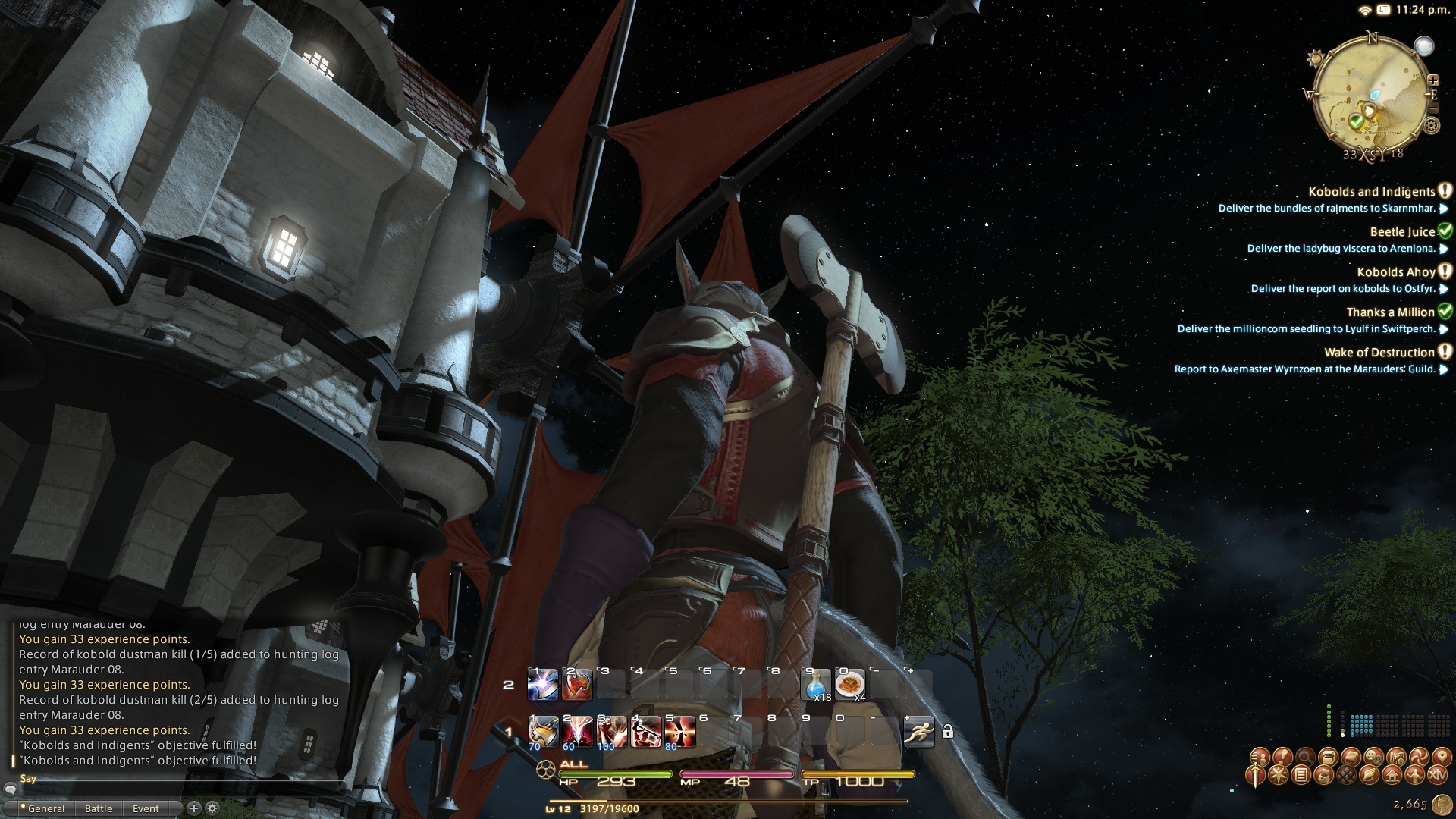Use the clenched fist ability in hotbar 1

coord(611,732)
